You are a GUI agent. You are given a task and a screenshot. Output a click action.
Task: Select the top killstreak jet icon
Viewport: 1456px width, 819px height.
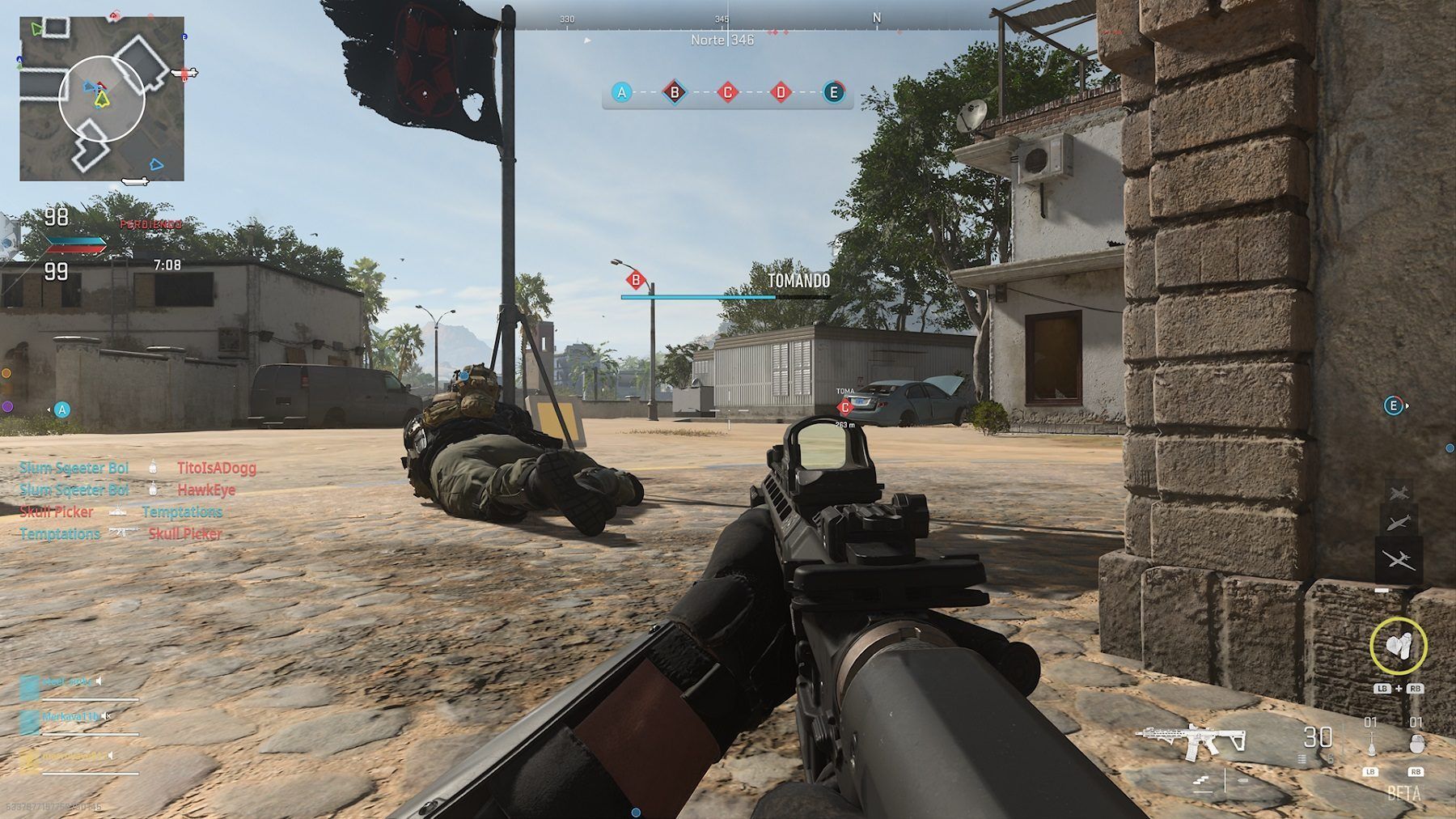(1396, 492)
